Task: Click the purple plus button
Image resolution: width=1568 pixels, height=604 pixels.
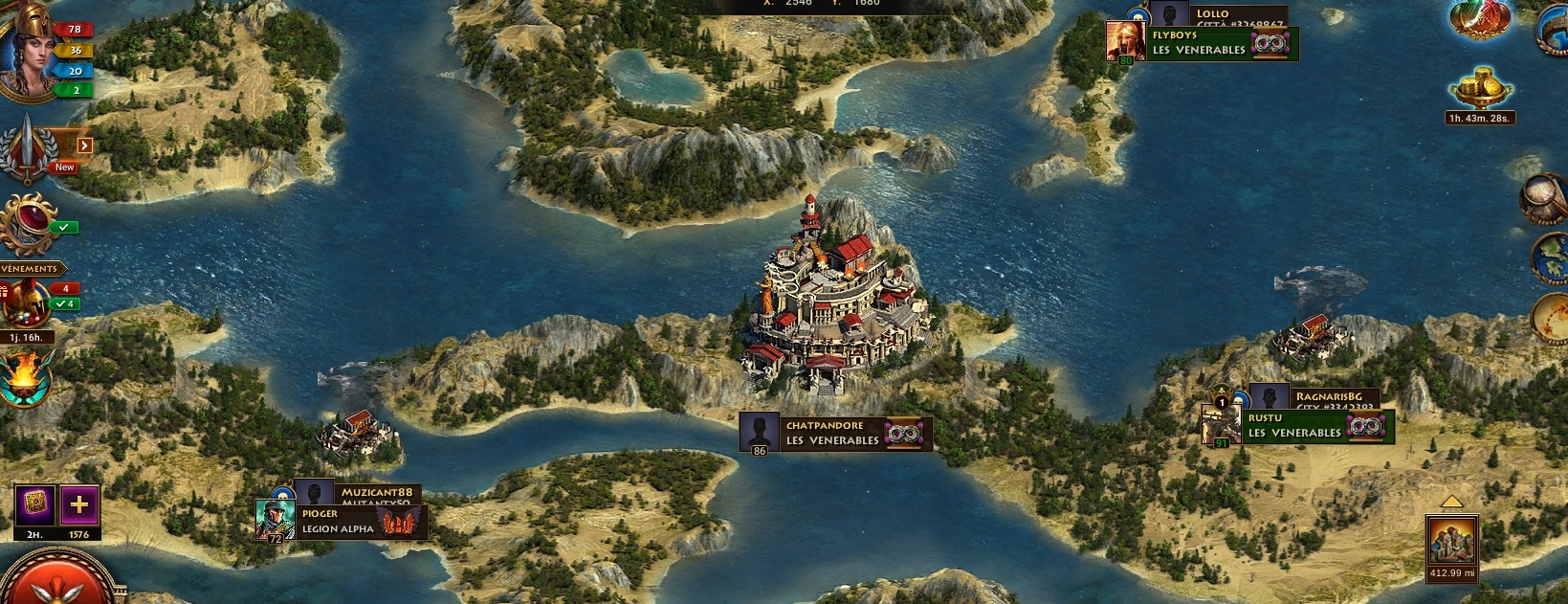Action: click(x=79, y=505)
